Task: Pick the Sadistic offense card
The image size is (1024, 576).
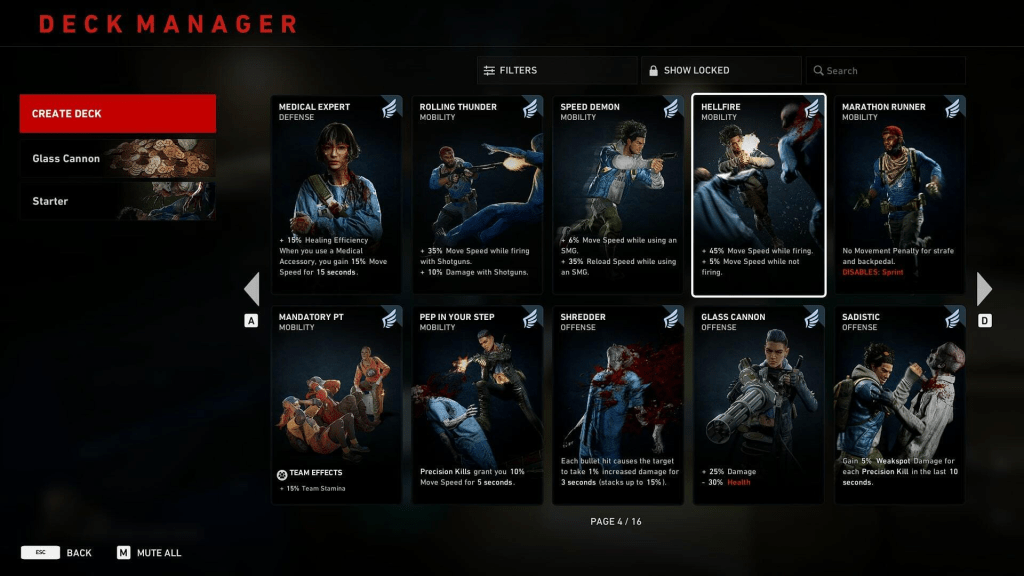Action: (x=900, y=405)
